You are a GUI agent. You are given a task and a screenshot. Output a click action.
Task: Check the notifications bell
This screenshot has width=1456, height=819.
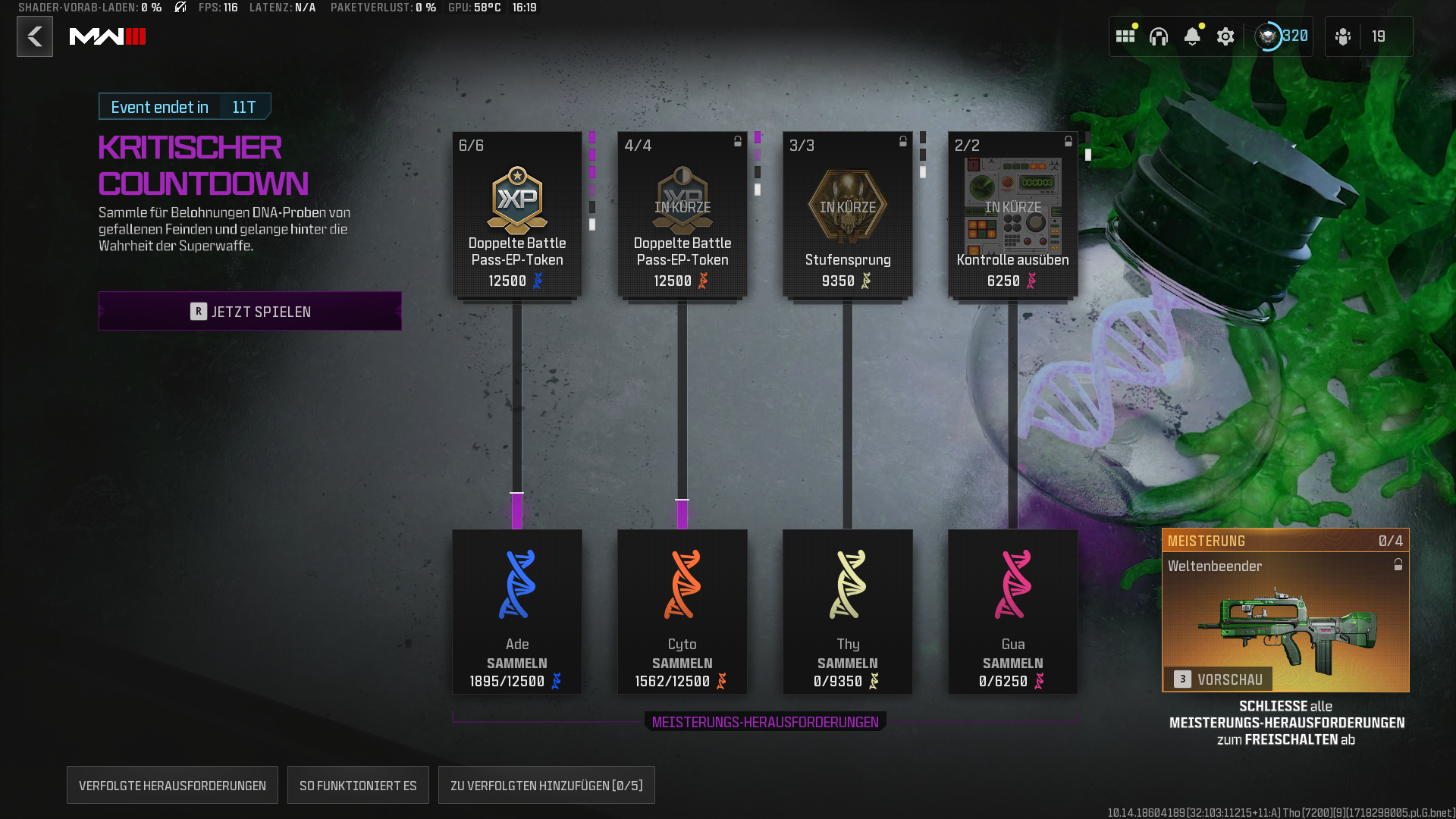coord(1192,36)
